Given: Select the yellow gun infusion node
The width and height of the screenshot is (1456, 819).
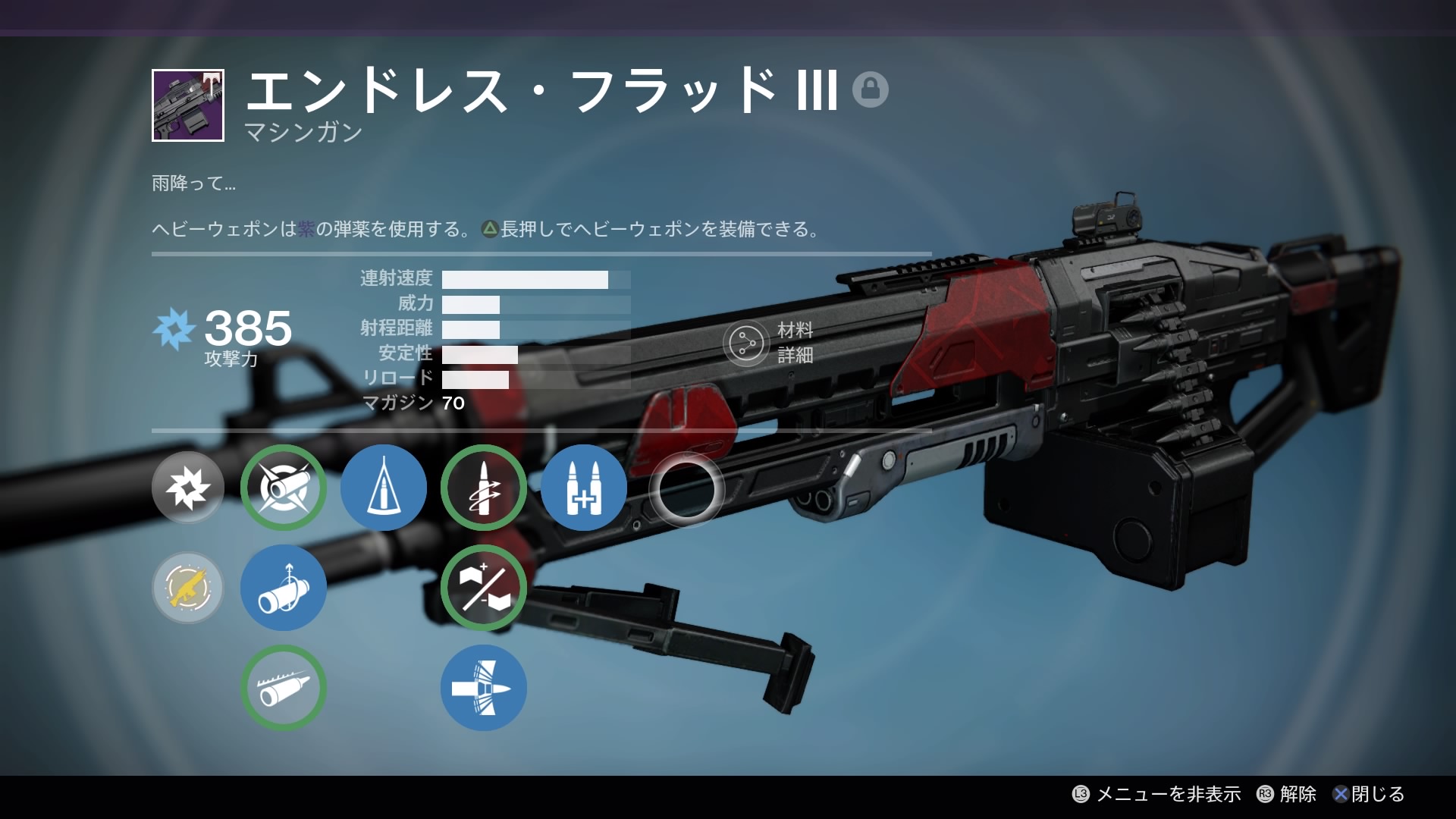Looking at the screenshot, I should [x=188, y=588].
